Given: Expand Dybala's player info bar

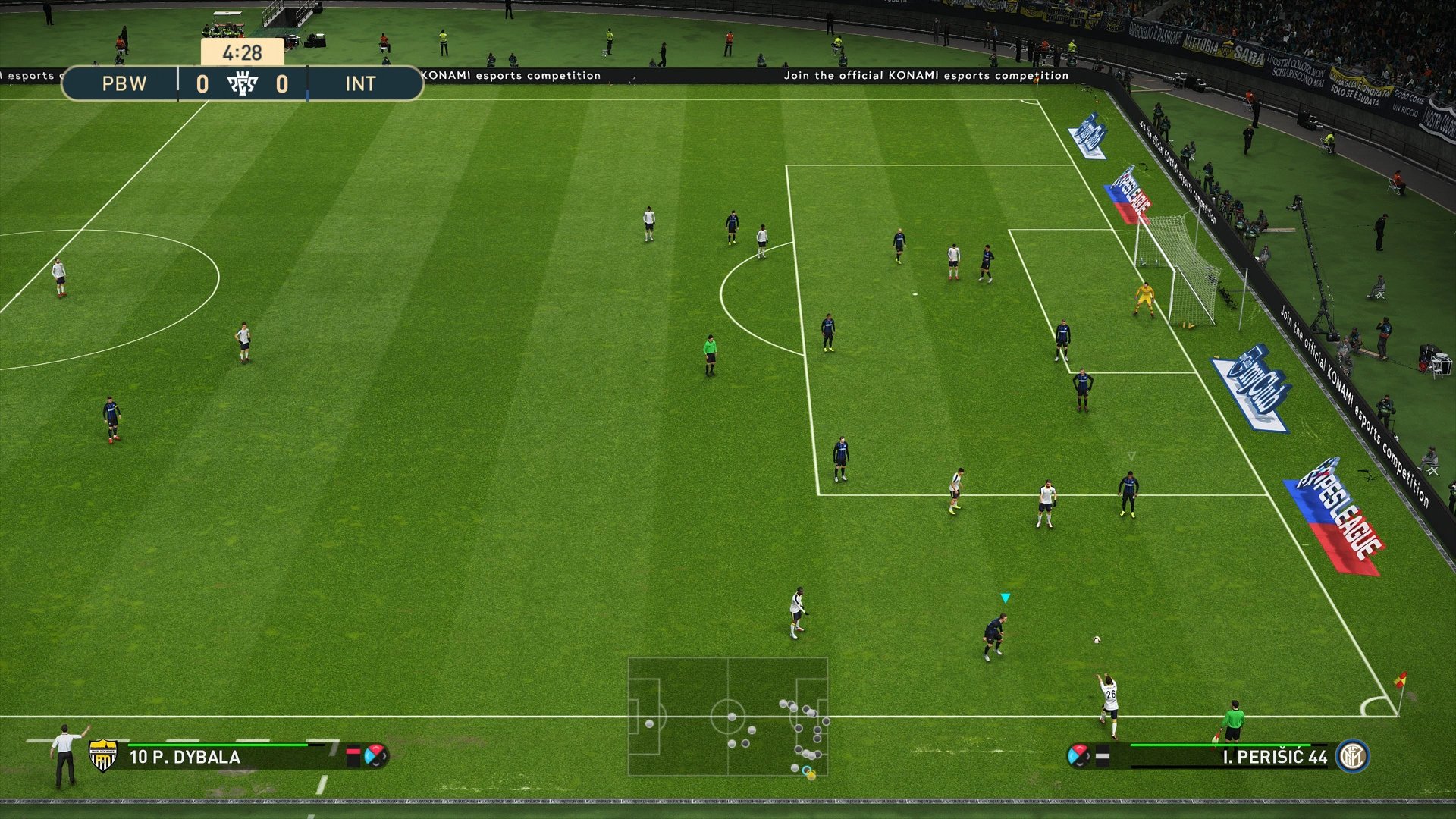Looking at the screenshot, I should [x=227, y=756].
